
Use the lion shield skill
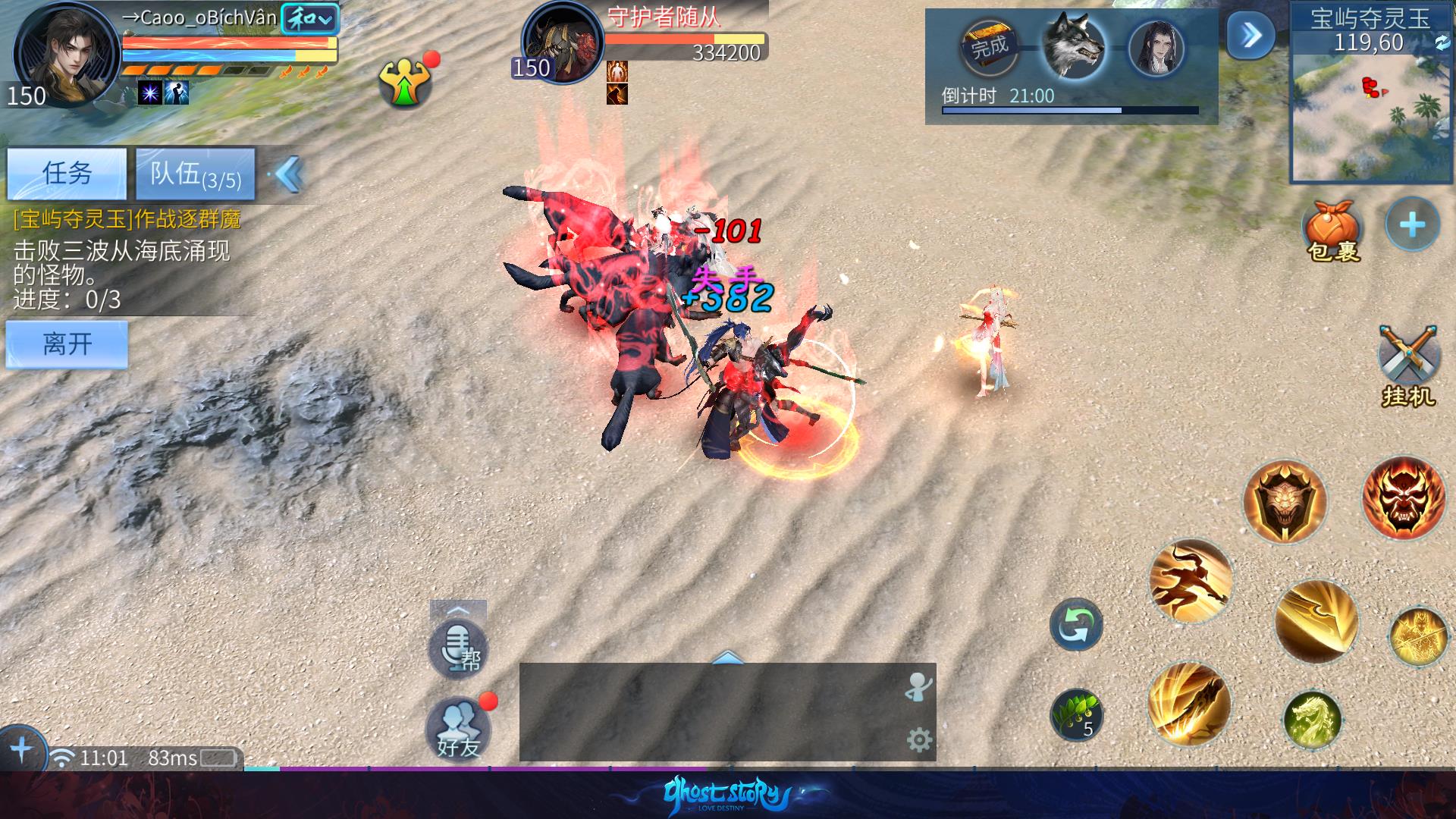click(1285, 501)
